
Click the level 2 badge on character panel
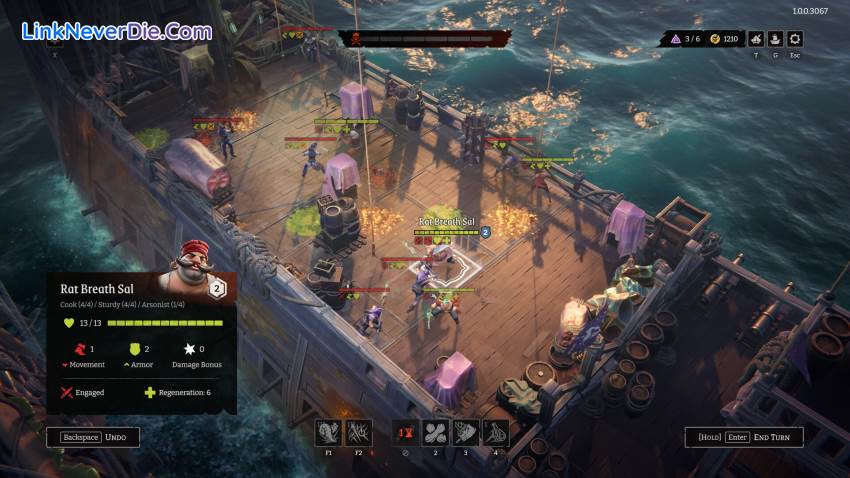pyautogui.click(x=218, y=289)
